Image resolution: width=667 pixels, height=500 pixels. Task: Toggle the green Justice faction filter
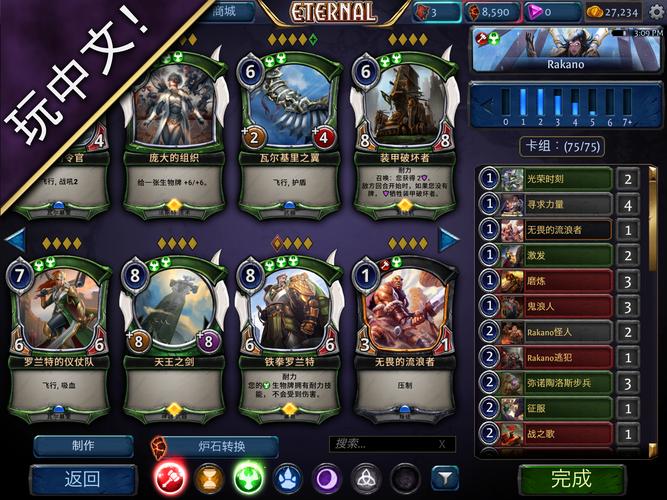pos(248,478)
